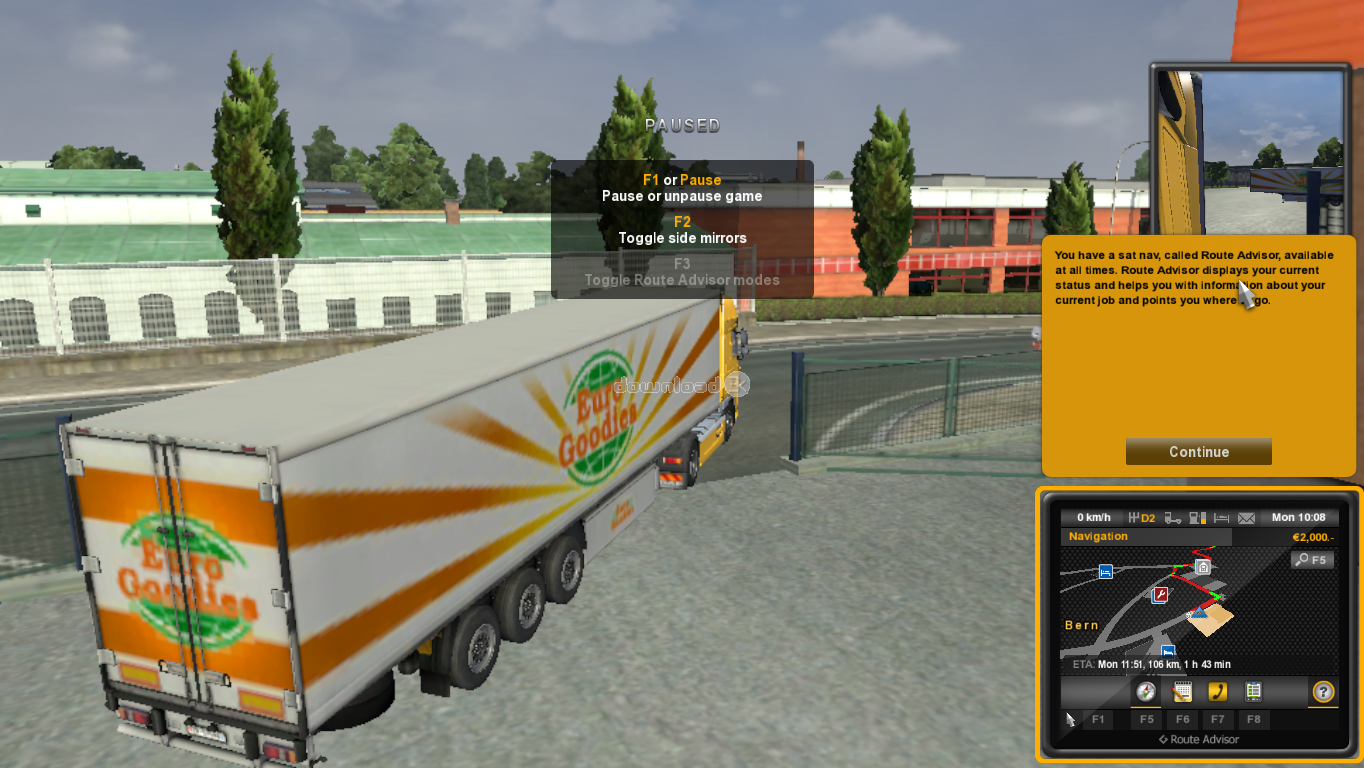This screenshot has width=1364, height=768.
Task: Open the mail envelope icon
Action: (x=1246, y=517)
